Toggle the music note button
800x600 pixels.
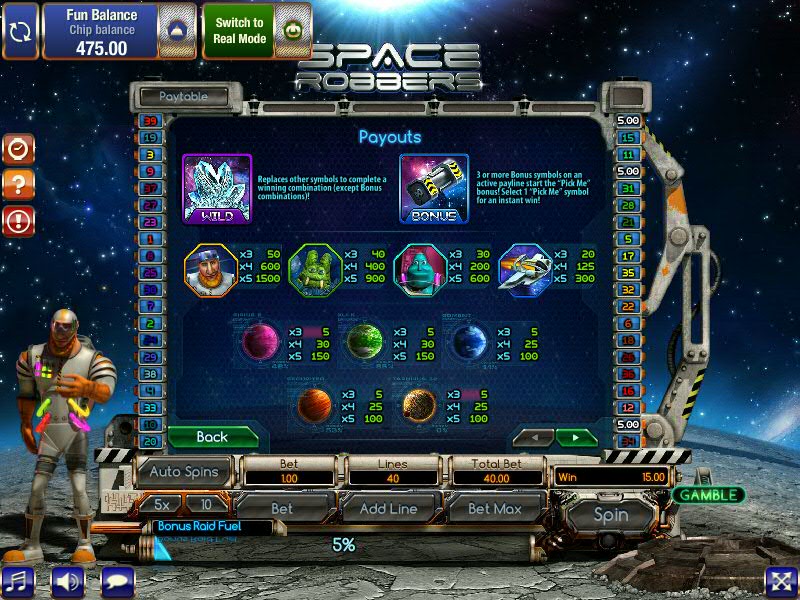(x=18, y=580)
